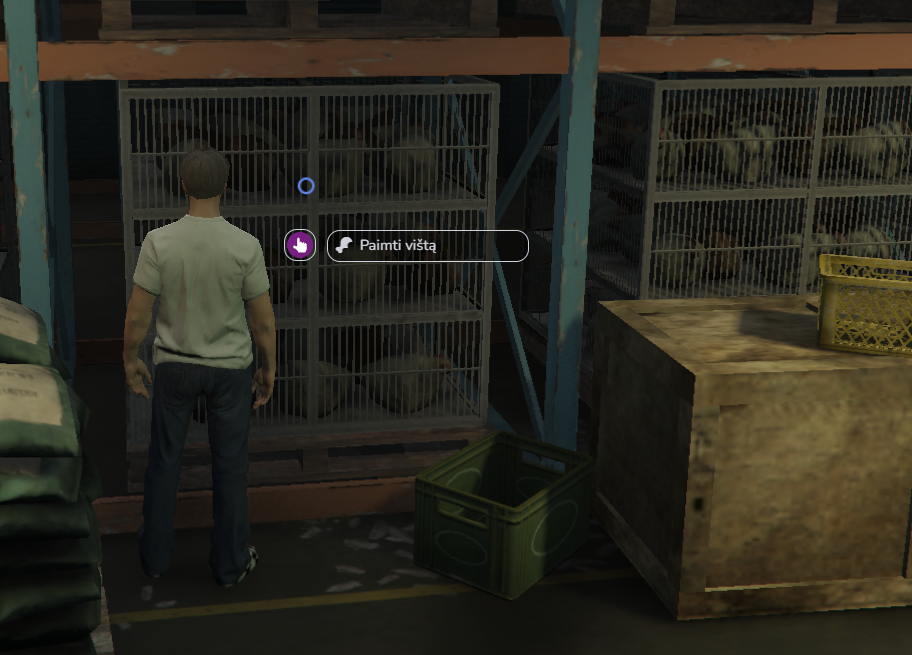
Task: Click the purple hand interaction icon
Action: point(300,245)
